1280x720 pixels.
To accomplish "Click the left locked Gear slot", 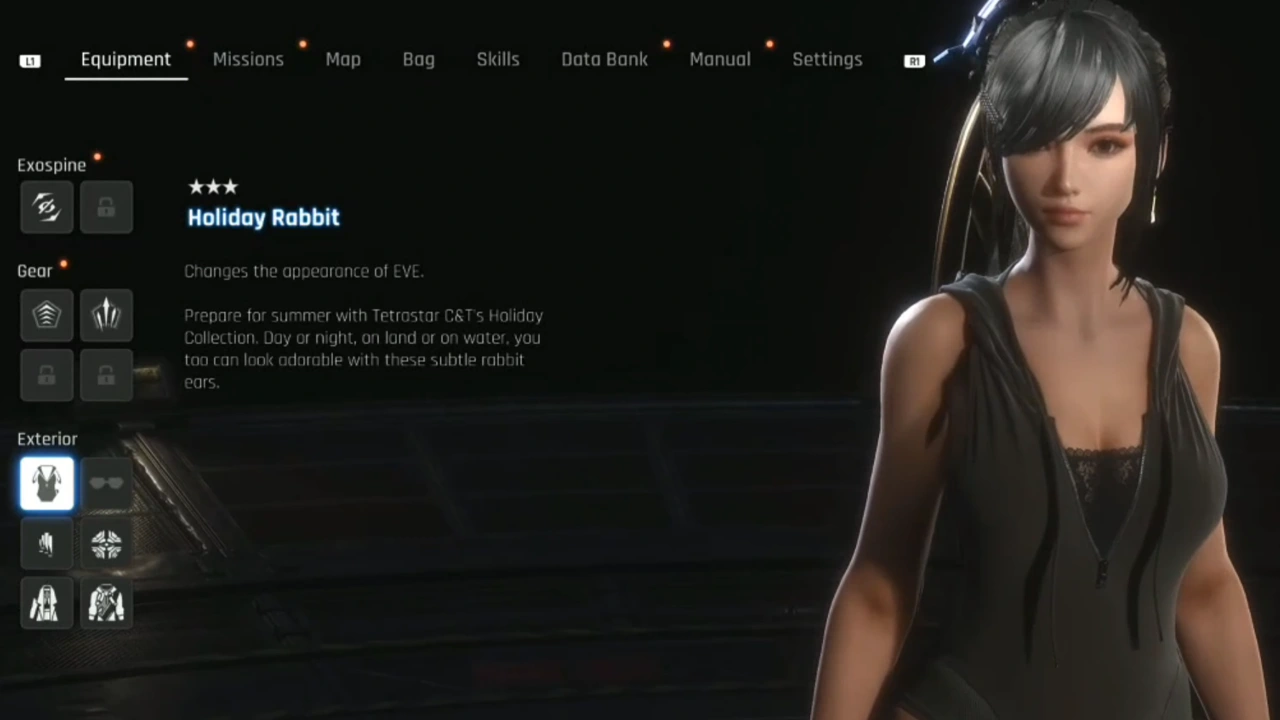I will (46, 375).
